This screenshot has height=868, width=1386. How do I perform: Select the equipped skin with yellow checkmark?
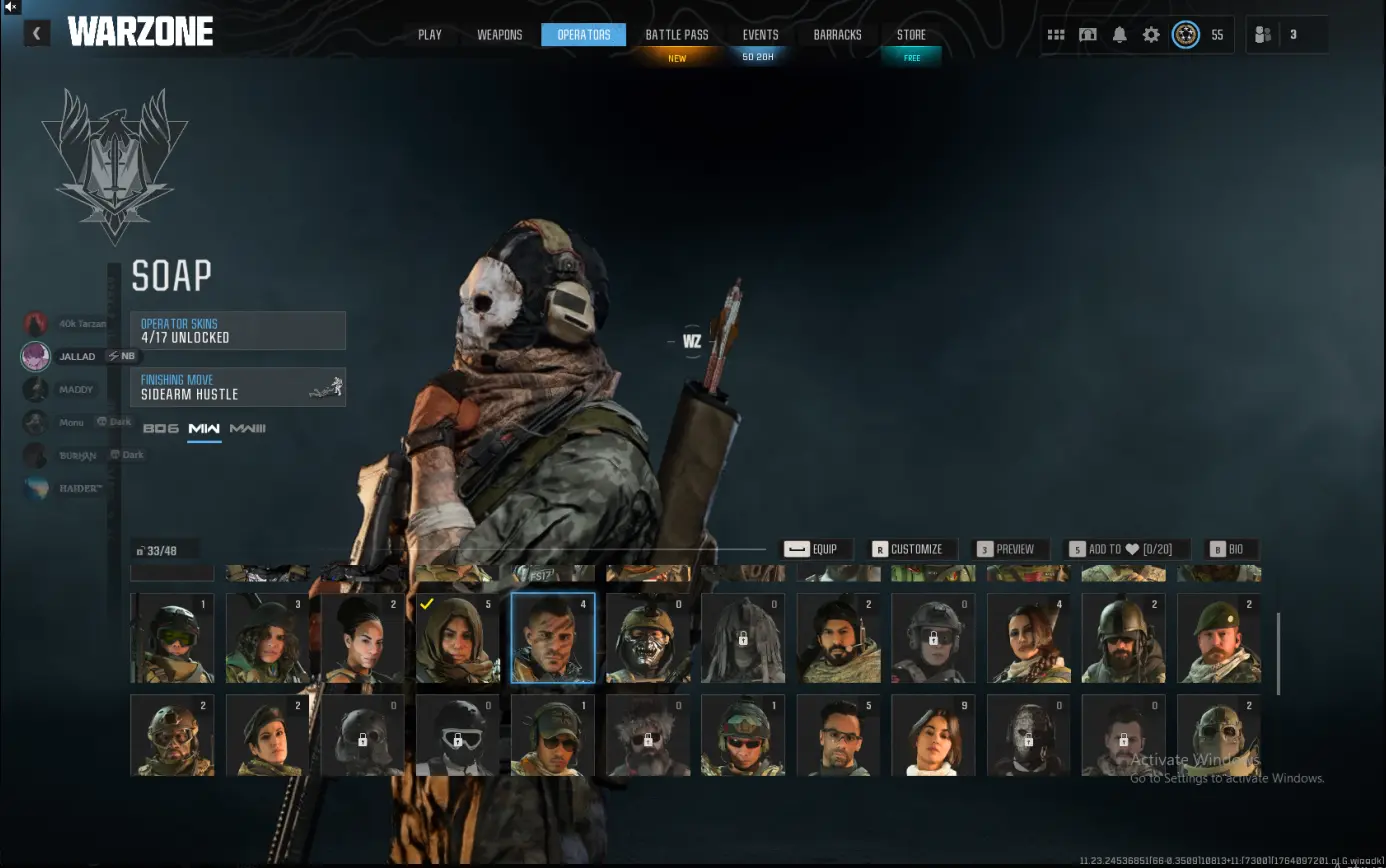pos(458,638)
